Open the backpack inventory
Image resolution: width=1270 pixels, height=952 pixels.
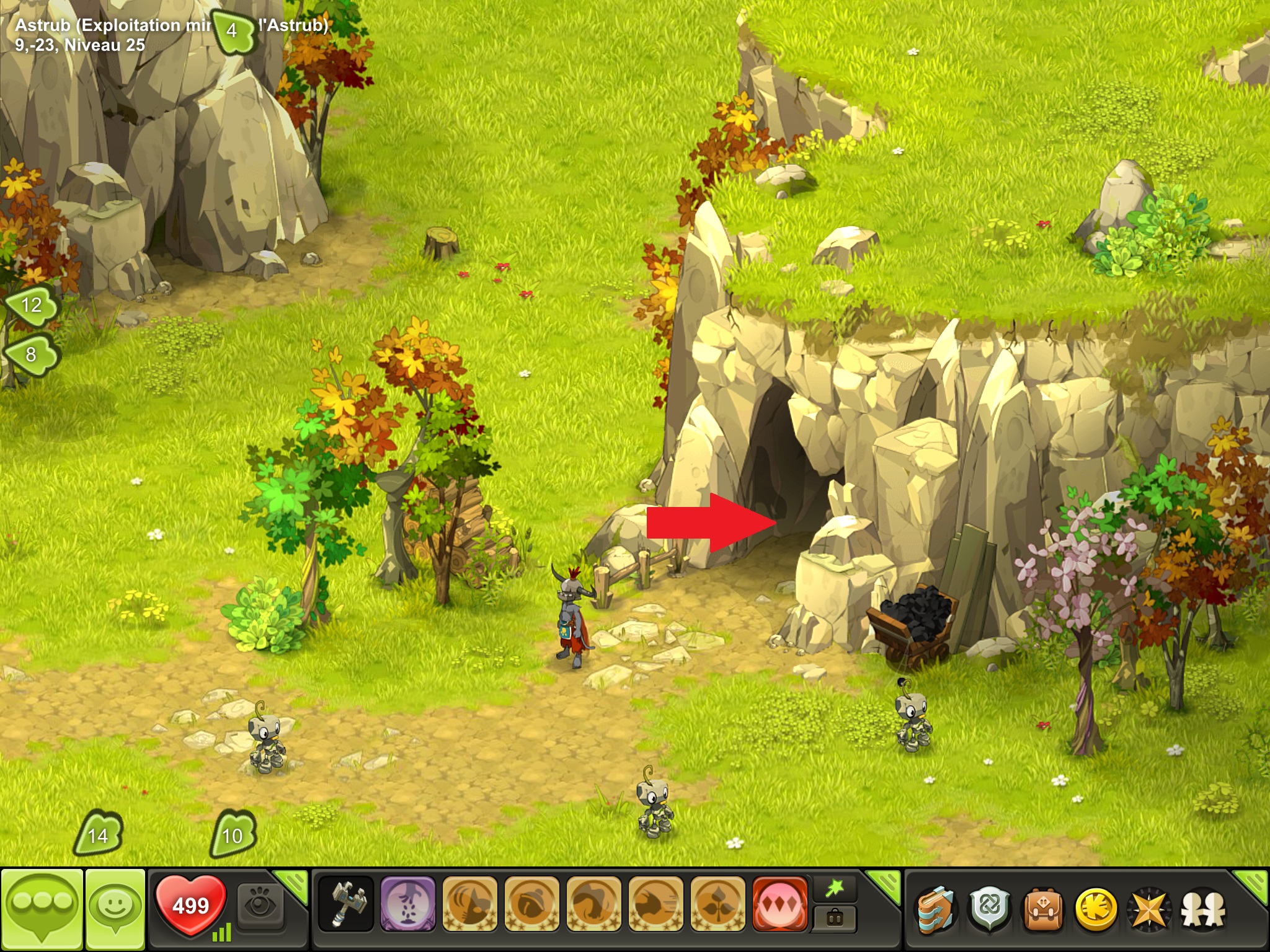point(1043,909)
